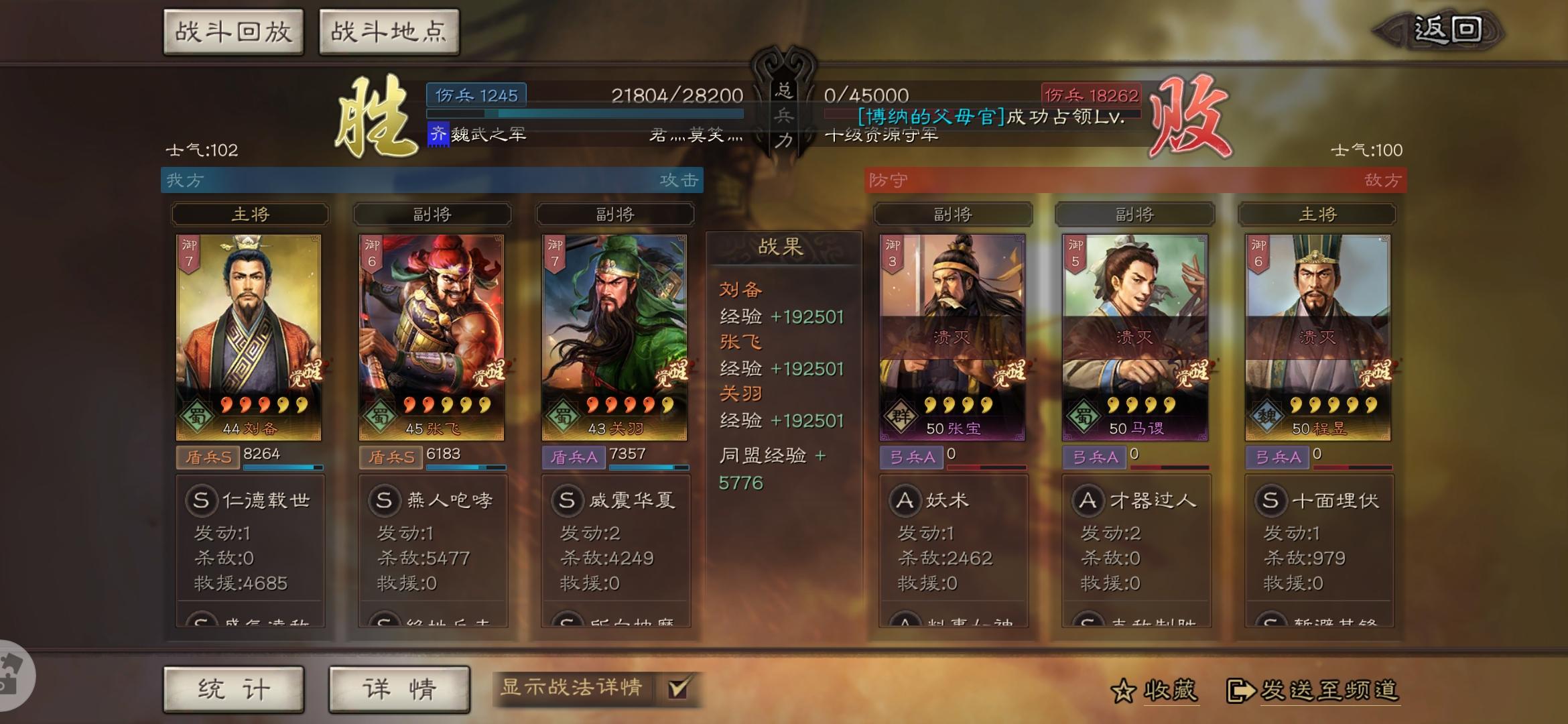Click the 十面埋伏 S-skill icon on 程昱's card

pos(1270,499)
